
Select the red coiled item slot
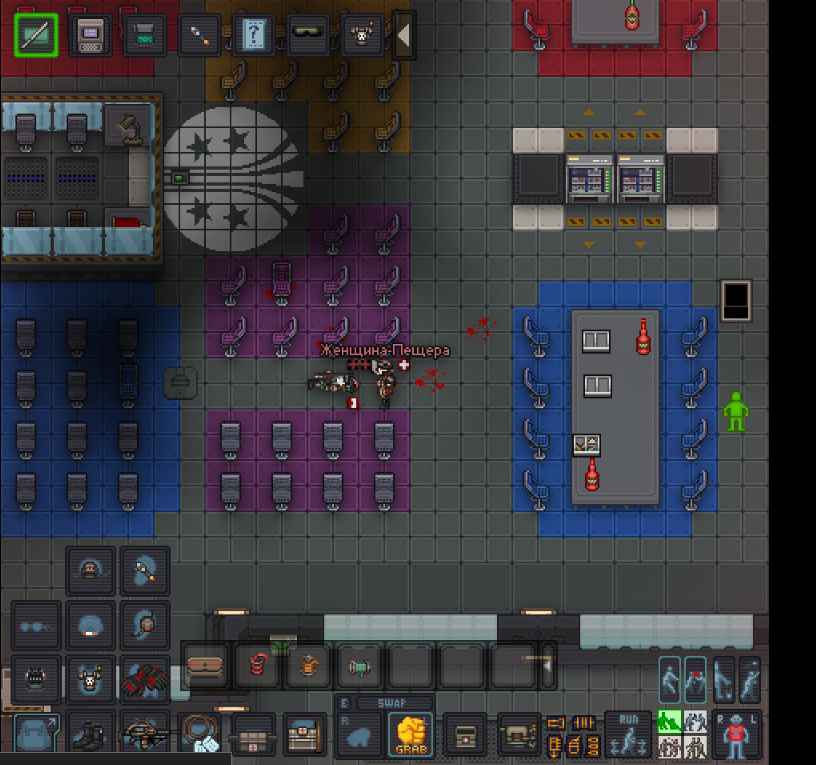(257, 666)
